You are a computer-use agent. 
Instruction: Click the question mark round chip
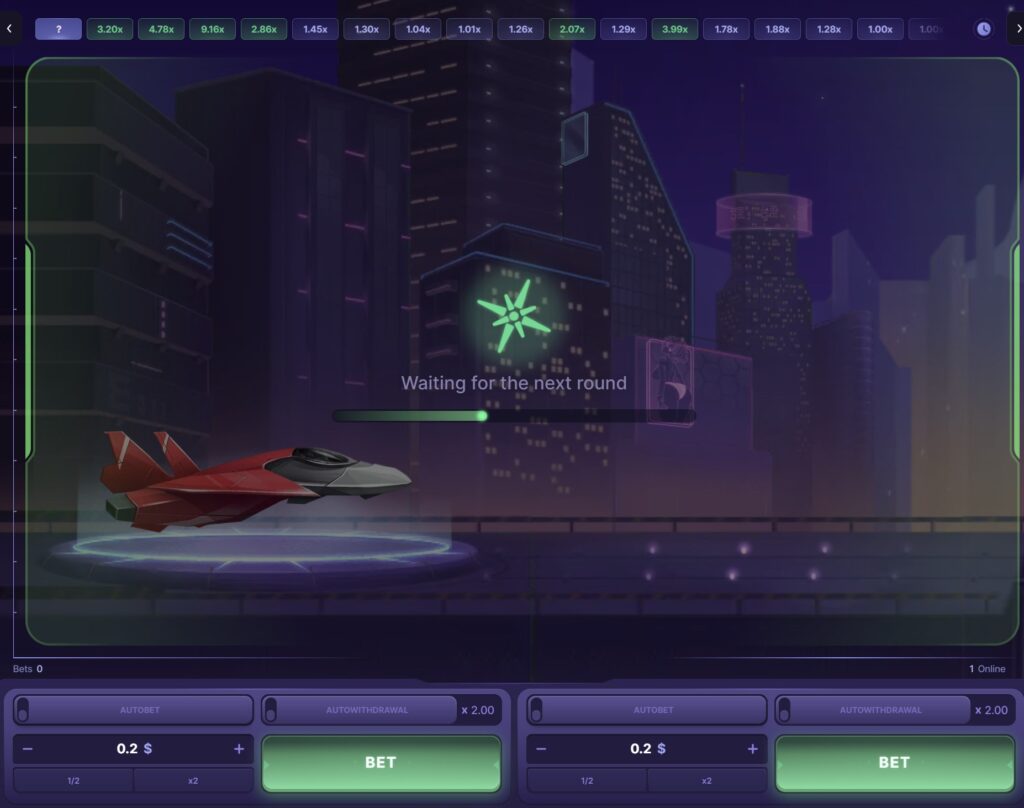coord(59,29)
